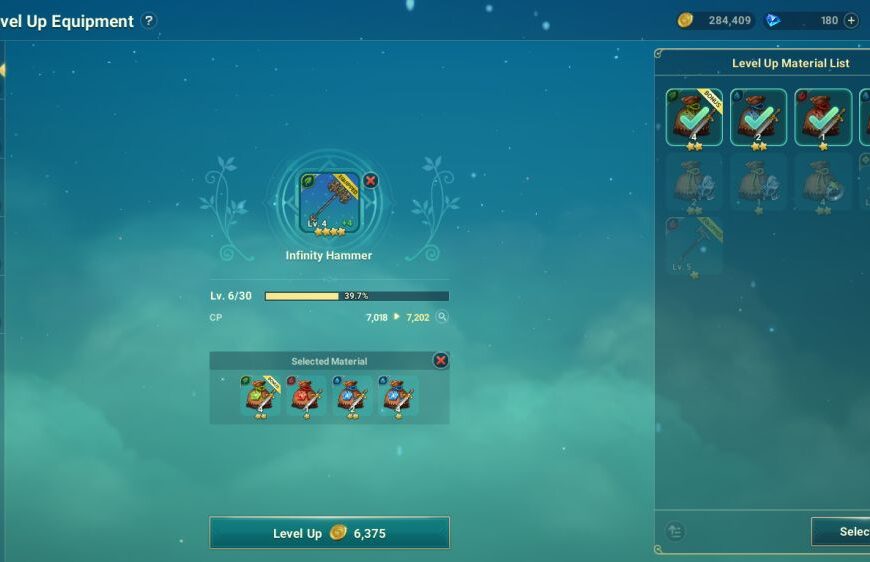Click the partially visible Select button
The height and width of the screenshot is (562, 870).
(842, 531)
